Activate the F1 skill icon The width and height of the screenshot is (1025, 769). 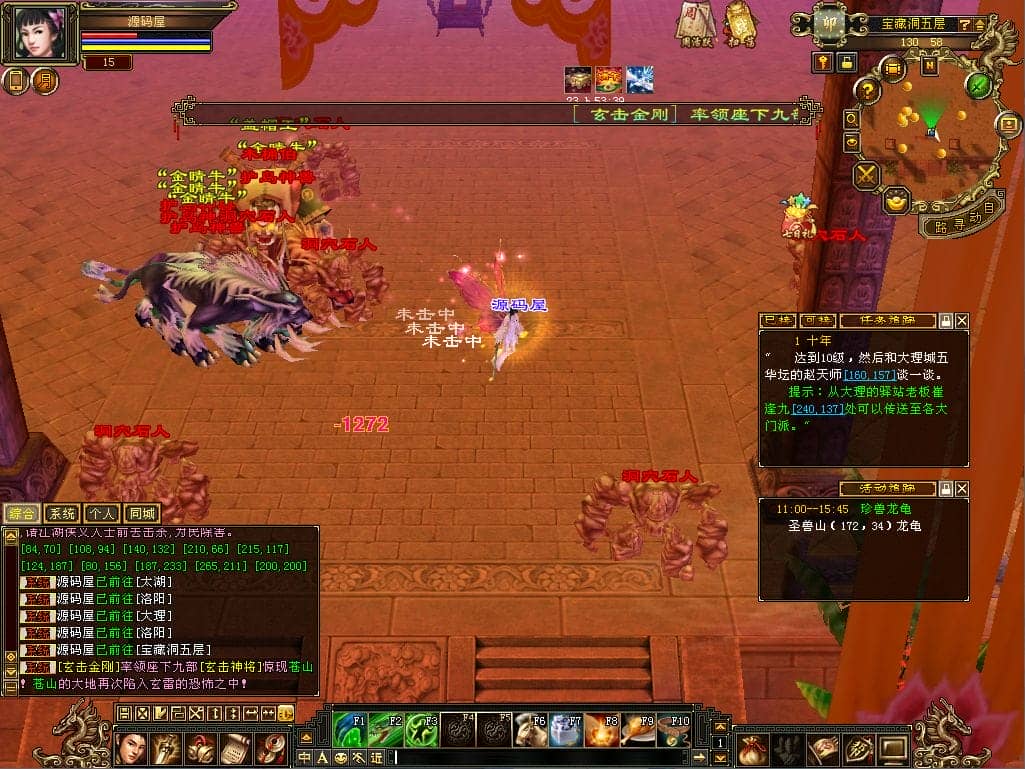pos(350,730)
